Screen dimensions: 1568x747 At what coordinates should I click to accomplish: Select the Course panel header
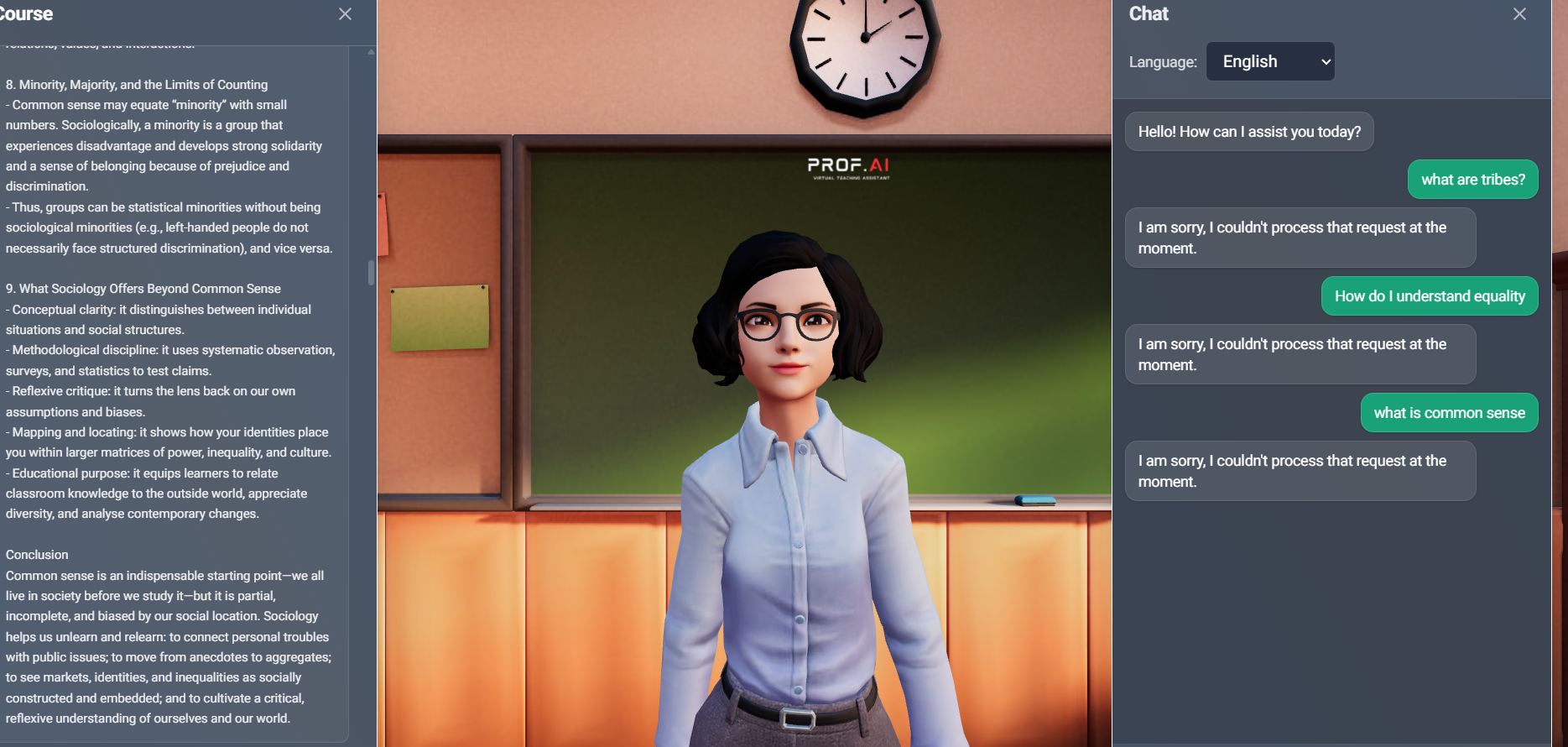click(x=25, y=13)
